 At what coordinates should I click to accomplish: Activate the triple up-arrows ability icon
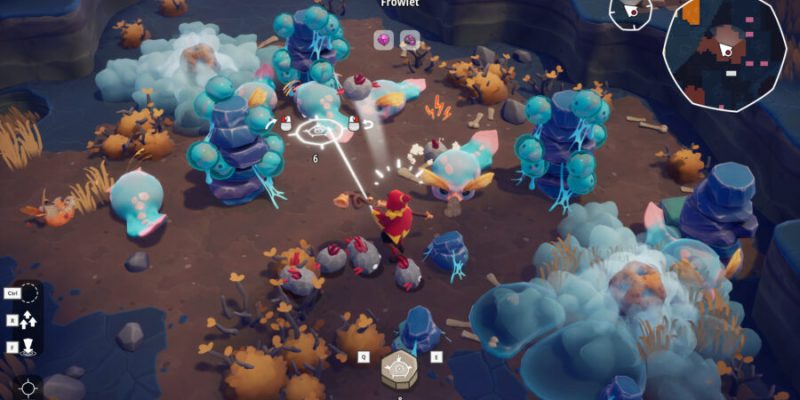tap(29, 321)
